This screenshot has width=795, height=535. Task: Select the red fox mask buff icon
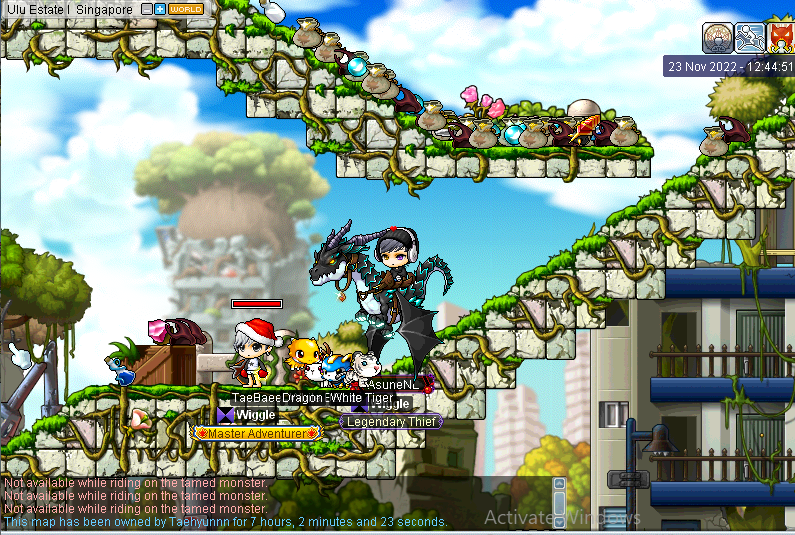pyautogui.click(x=781, y=38)
